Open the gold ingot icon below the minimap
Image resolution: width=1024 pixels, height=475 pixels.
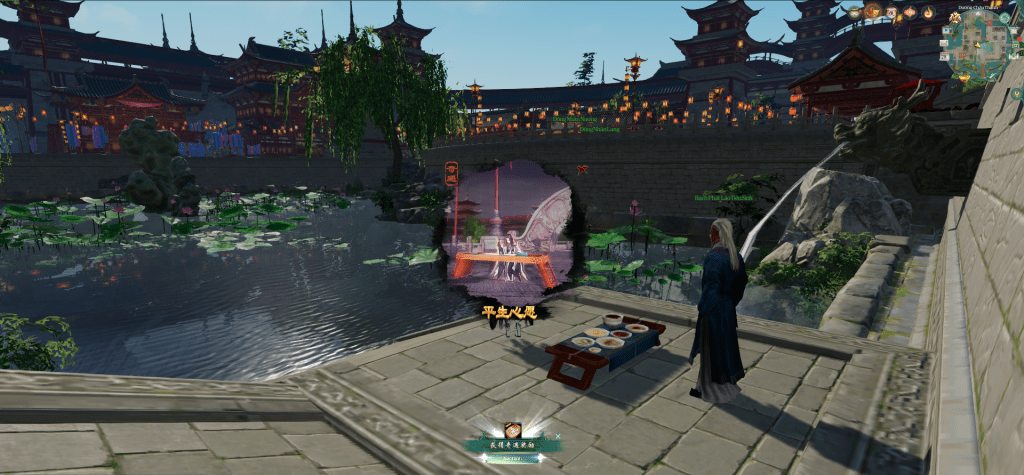point(964,78)
